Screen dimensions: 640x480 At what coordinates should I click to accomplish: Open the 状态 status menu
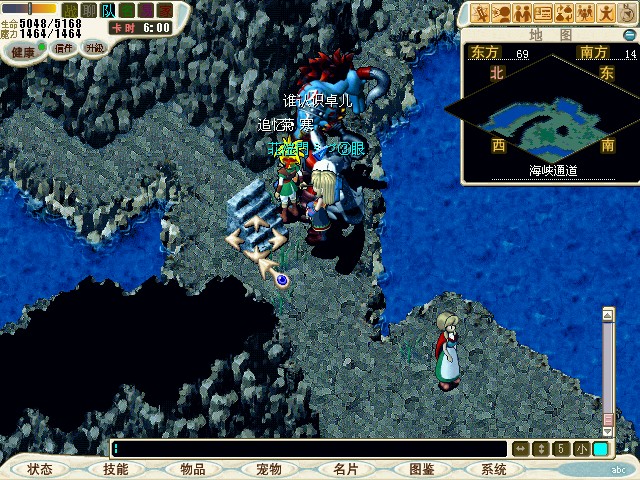[40, 469]
